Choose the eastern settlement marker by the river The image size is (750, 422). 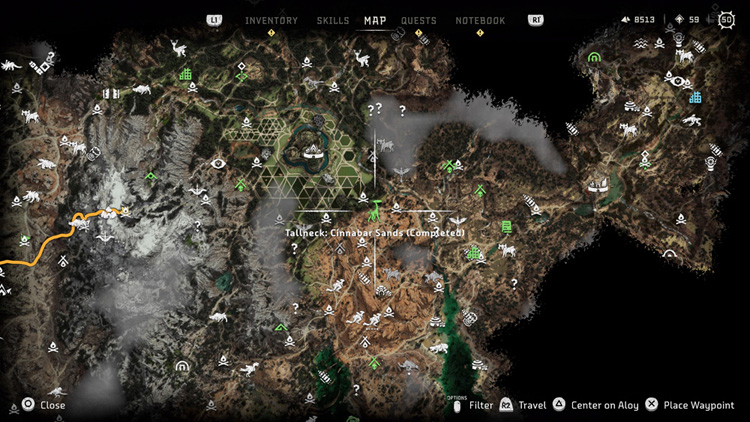(x=600, y=186)
